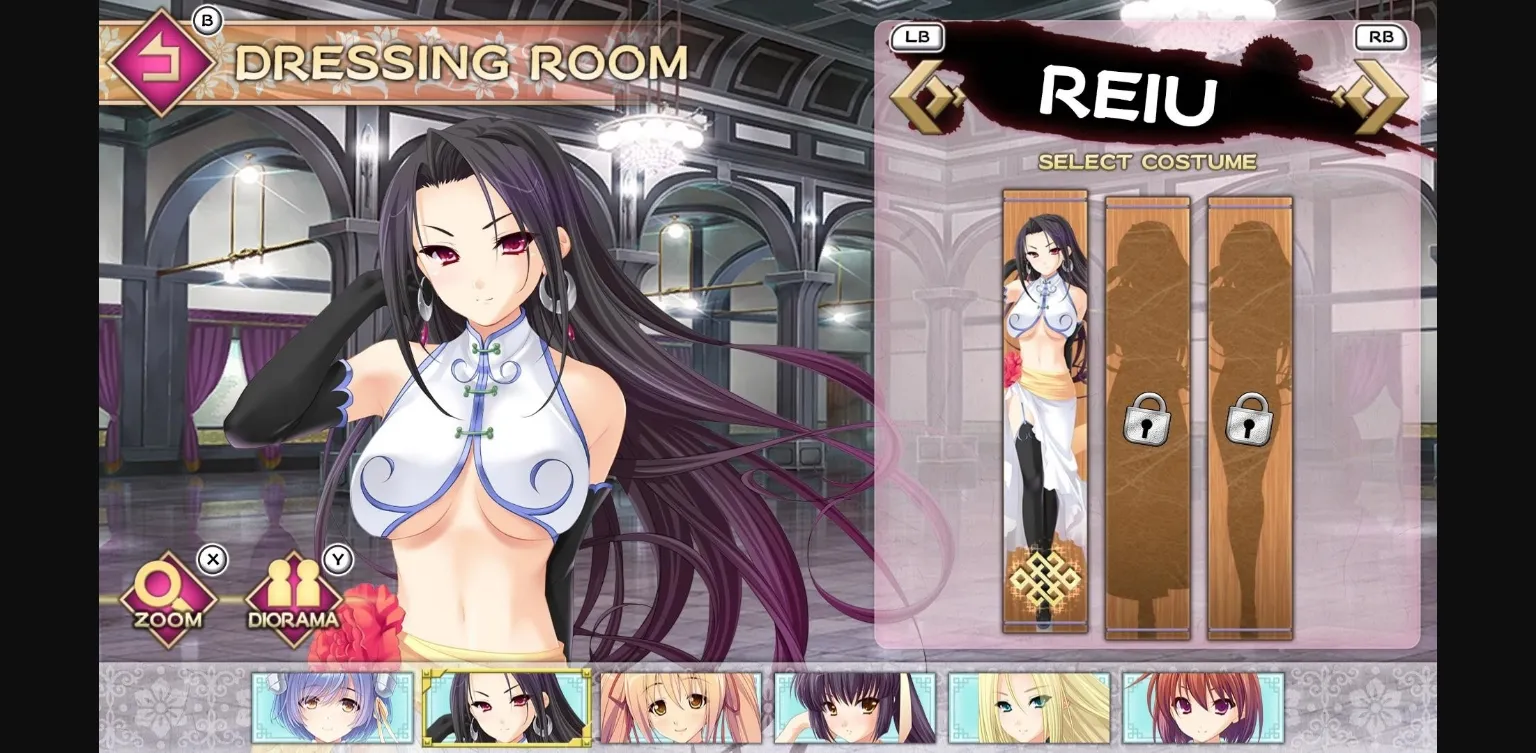Open Diorama mode via its icon
This screenshot has width=1536, height=753.
click(x=293, y=595)
